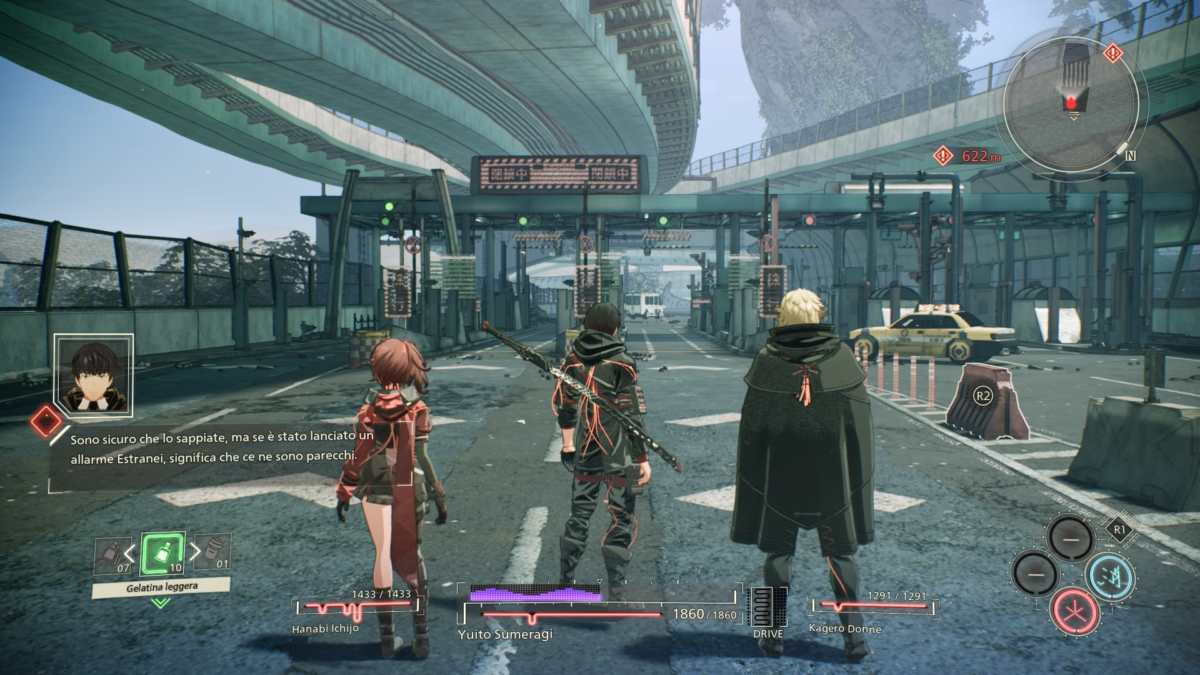The image size is (1200, 675).
Task: Click the left arrow beside the selected item
Action: (130, 553)
